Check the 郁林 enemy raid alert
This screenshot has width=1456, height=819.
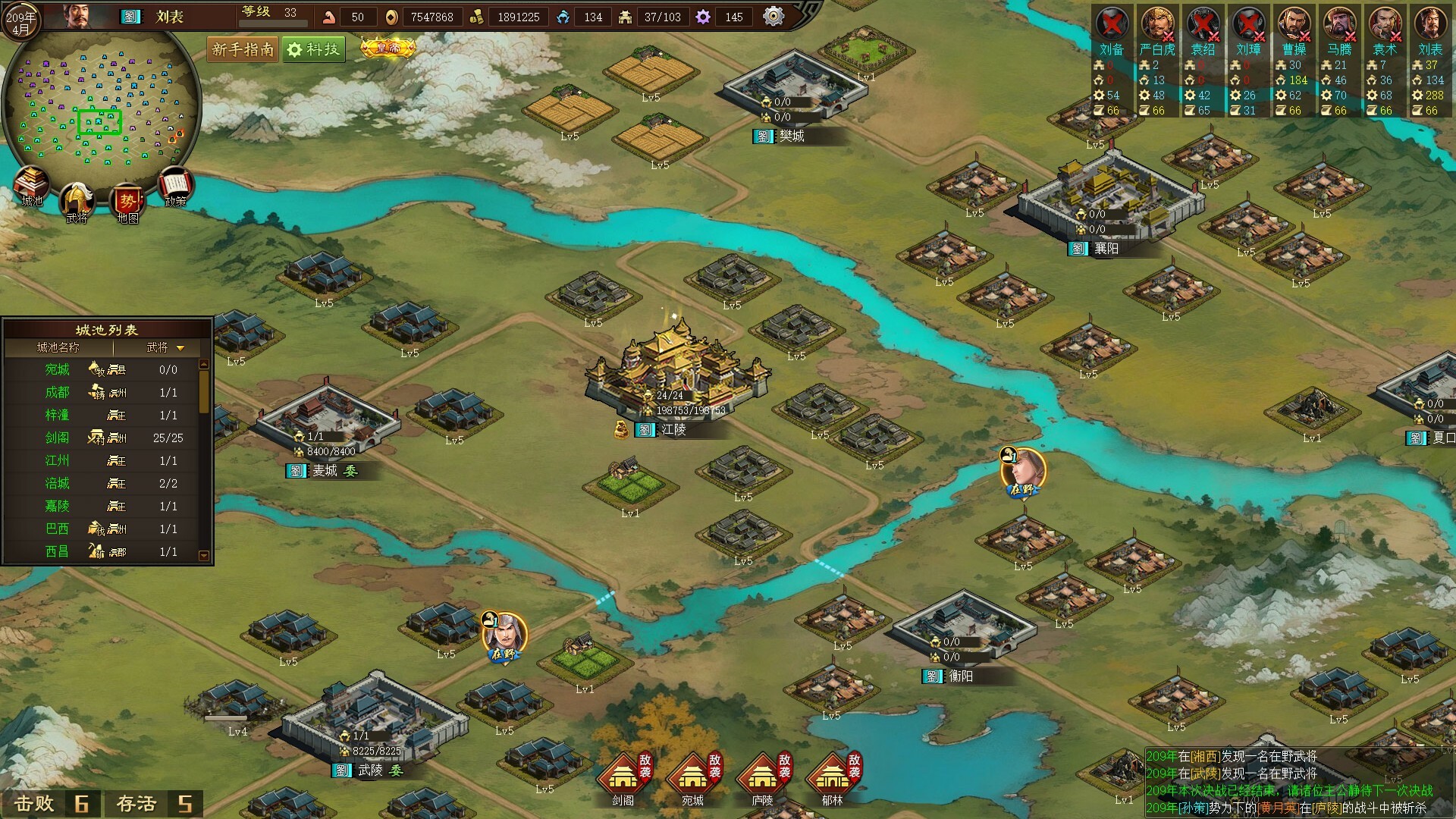coord(833,777)
